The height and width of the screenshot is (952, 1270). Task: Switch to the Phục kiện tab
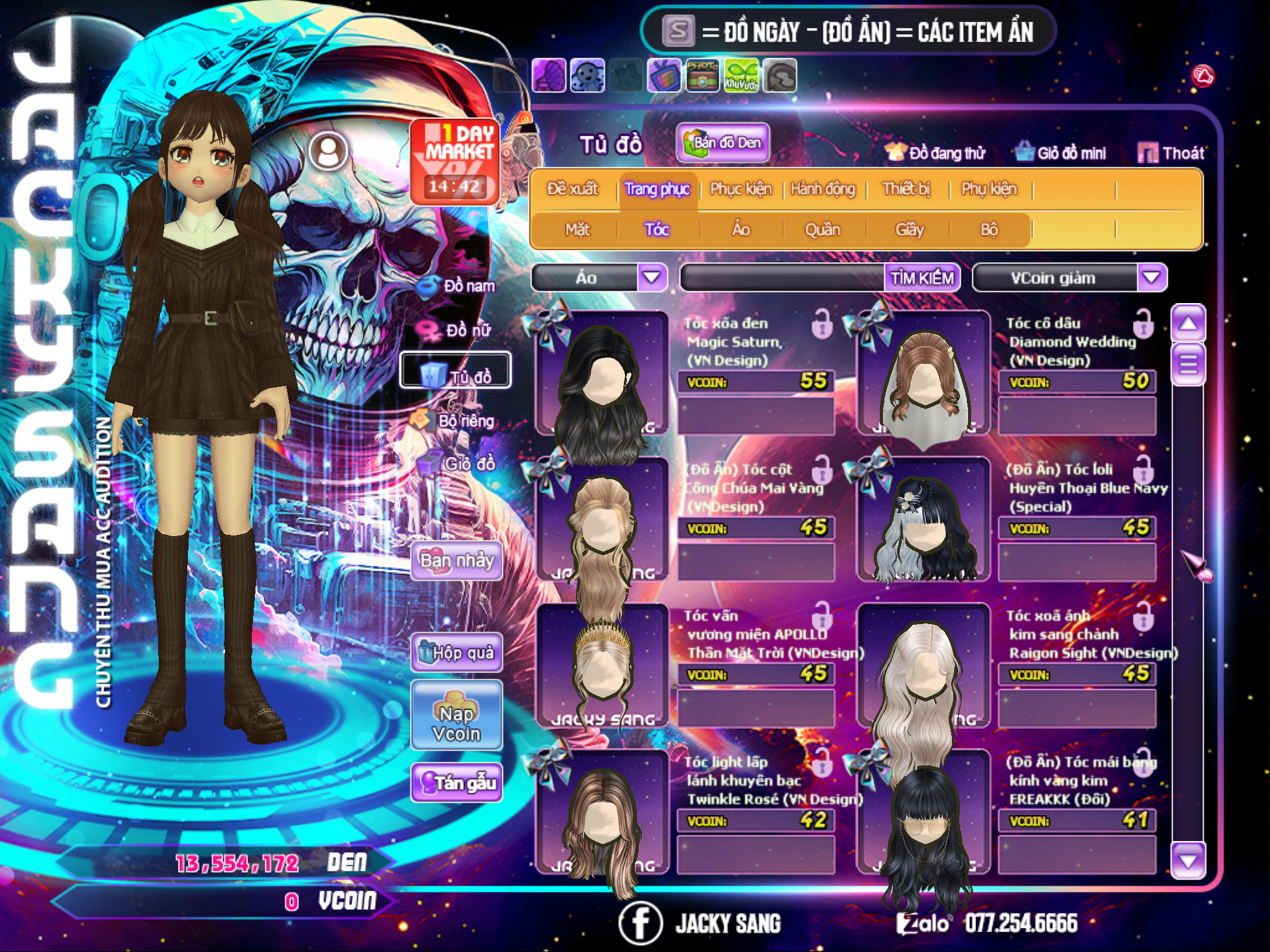740,189
